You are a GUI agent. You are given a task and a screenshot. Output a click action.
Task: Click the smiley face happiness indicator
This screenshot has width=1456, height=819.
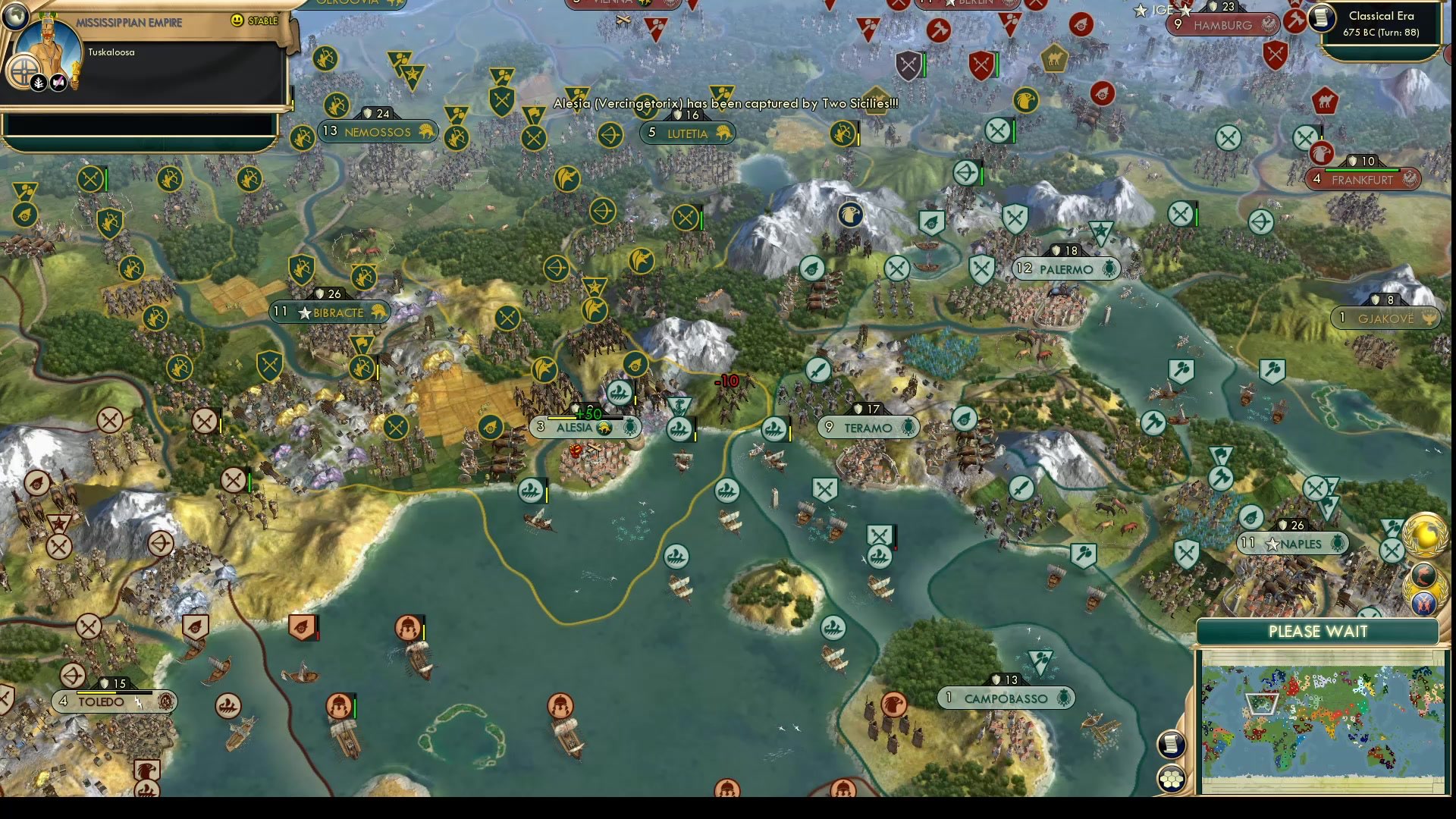pyautogui.click(x=237, y=20)
